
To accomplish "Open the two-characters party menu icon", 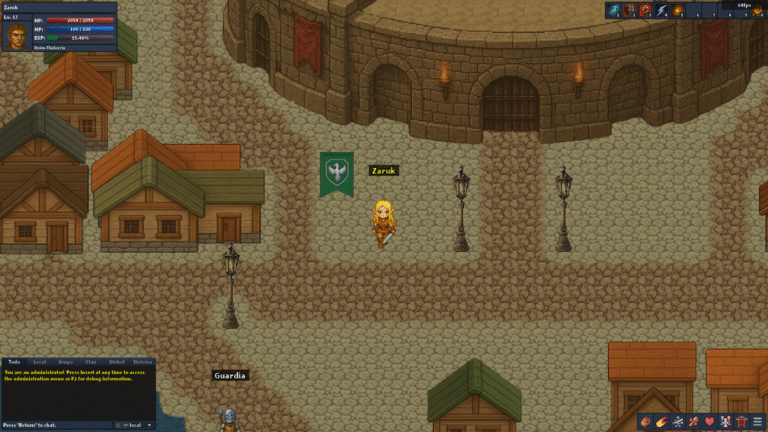I will point(726,422).
